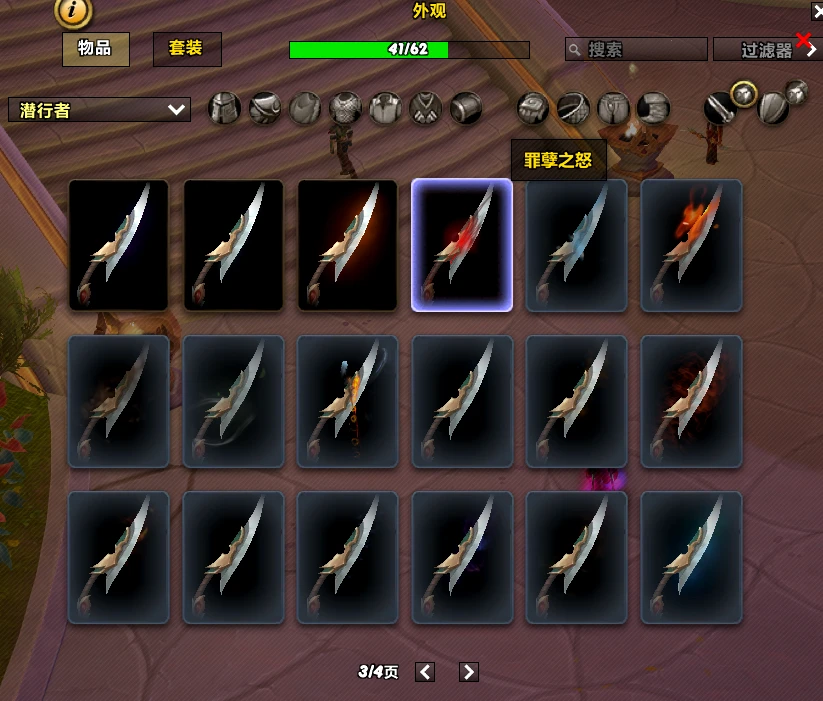Viewport: 823px width, 701px height.
Task: Select the belt slot icon
Action: tap(573, 108)
